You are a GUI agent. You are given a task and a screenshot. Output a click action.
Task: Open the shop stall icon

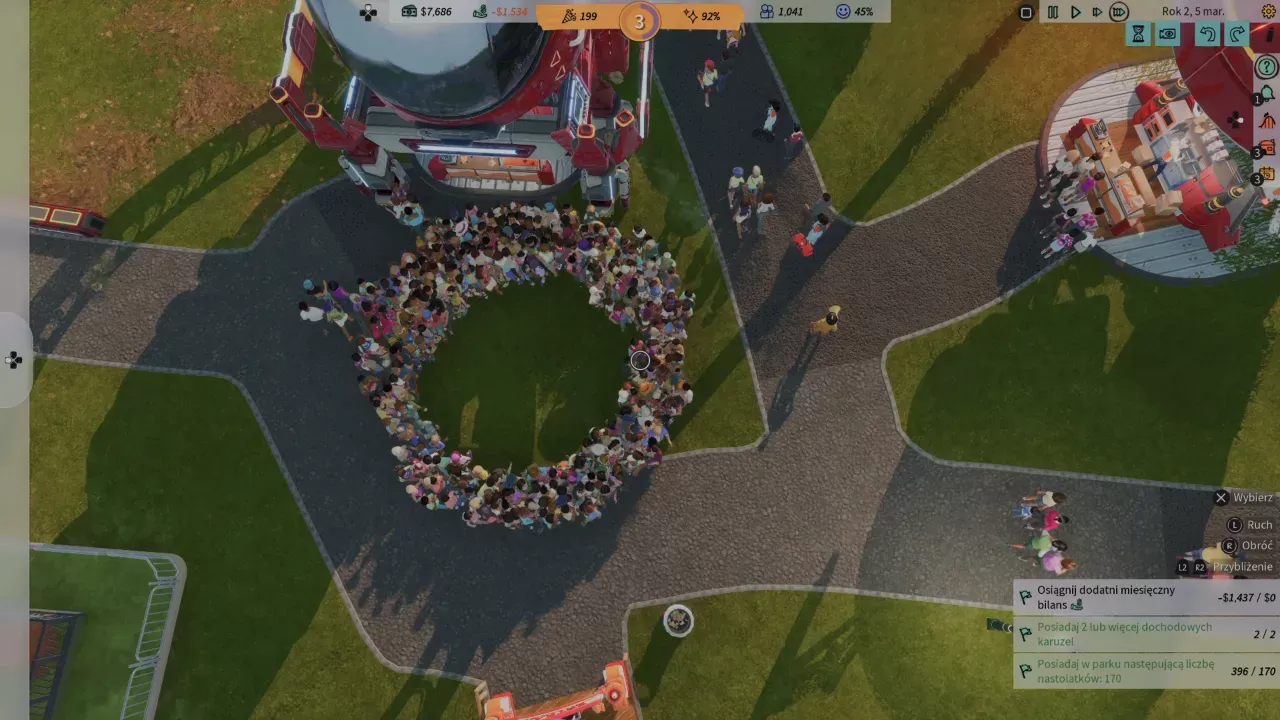(1267, 148)
